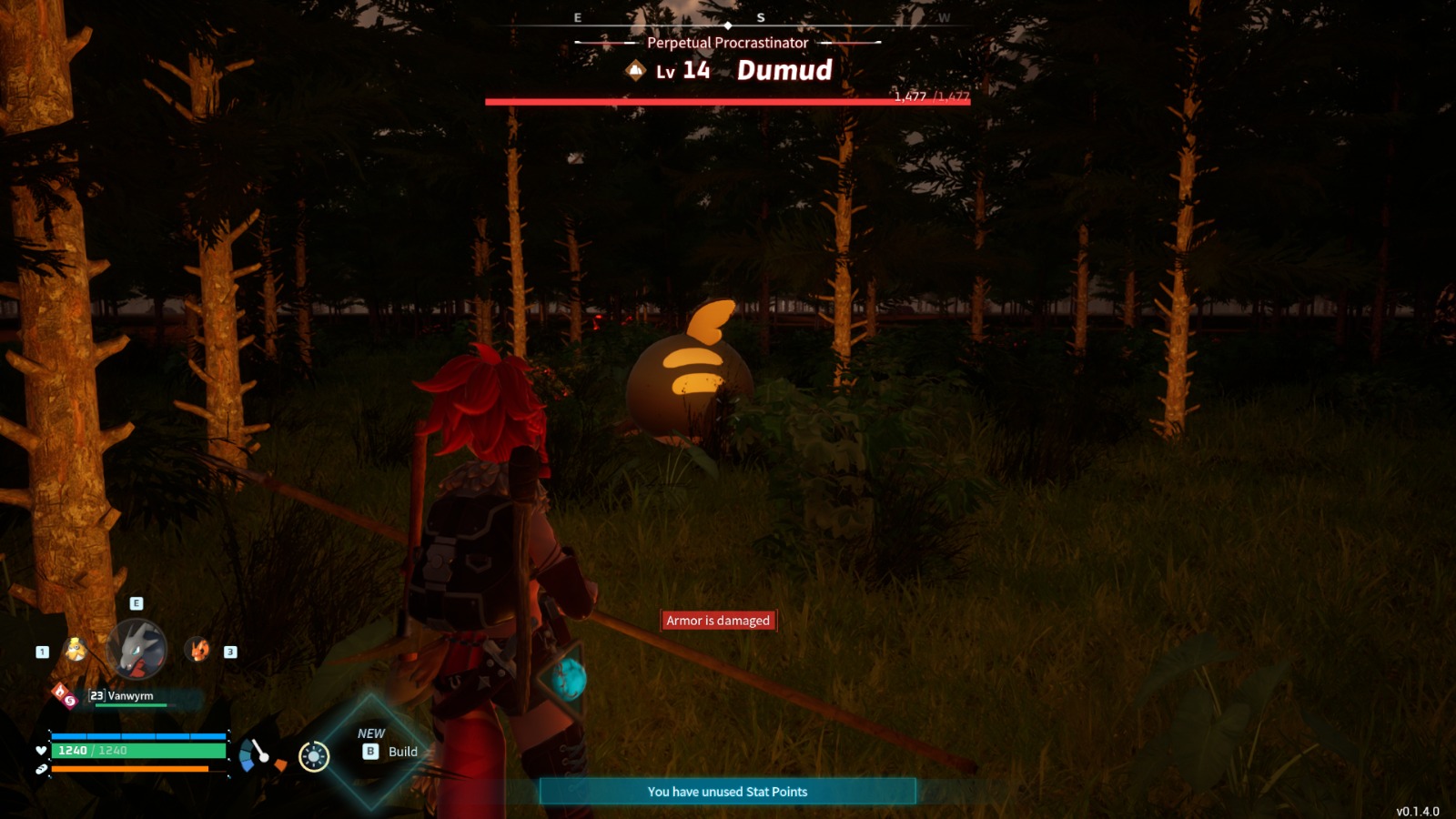Click the S marker on the compass
1456x819 pixels.
pyautogui.click(x=761, y=15)
